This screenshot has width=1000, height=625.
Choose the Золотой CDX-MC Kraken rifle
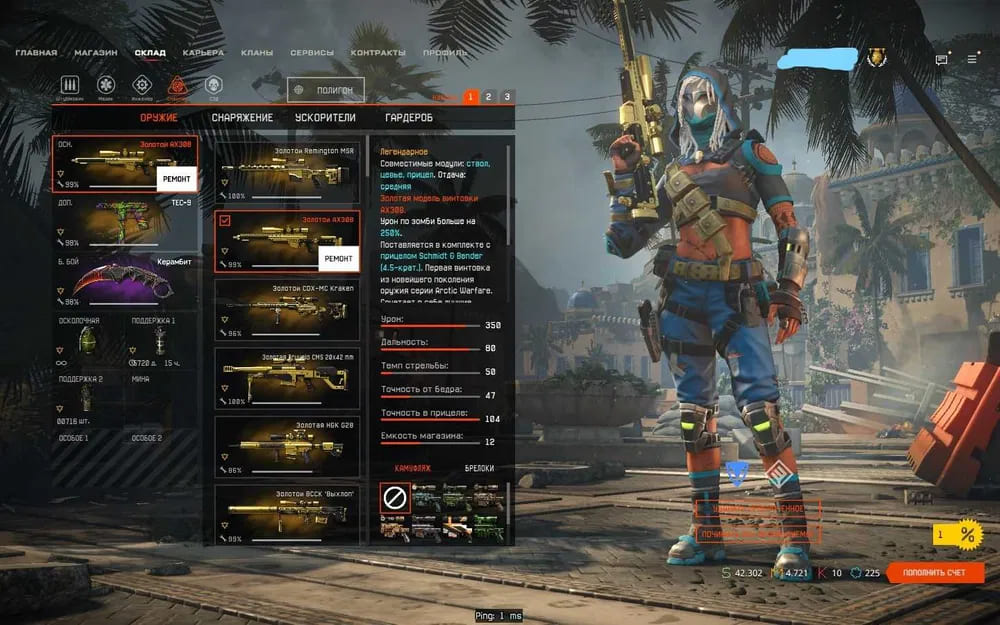287,309
